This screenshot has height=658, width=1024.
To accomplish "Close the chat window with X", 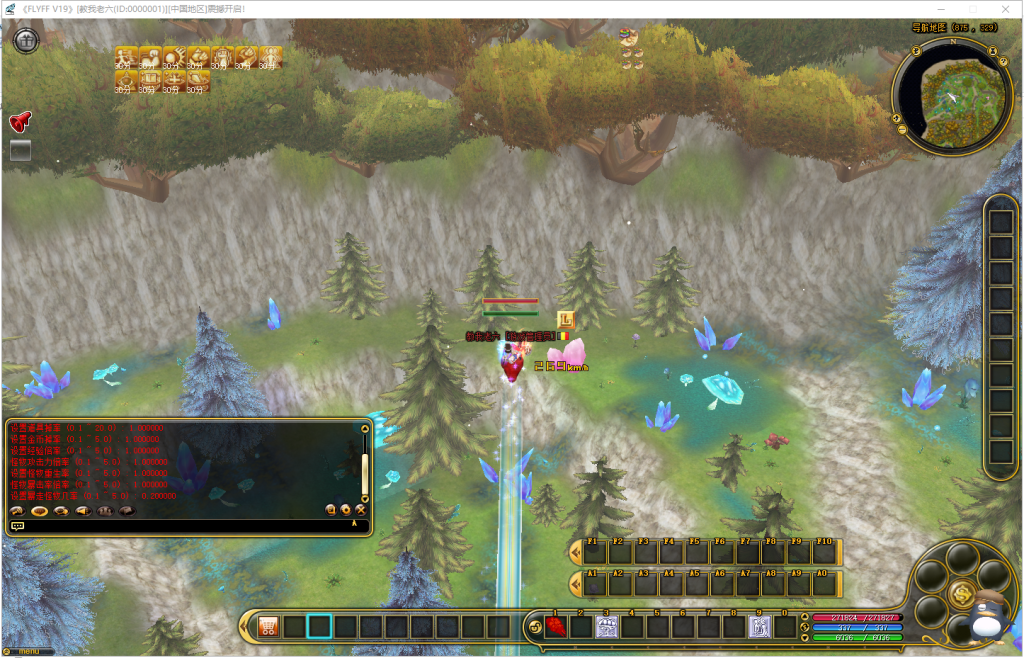I will [360, 510].
